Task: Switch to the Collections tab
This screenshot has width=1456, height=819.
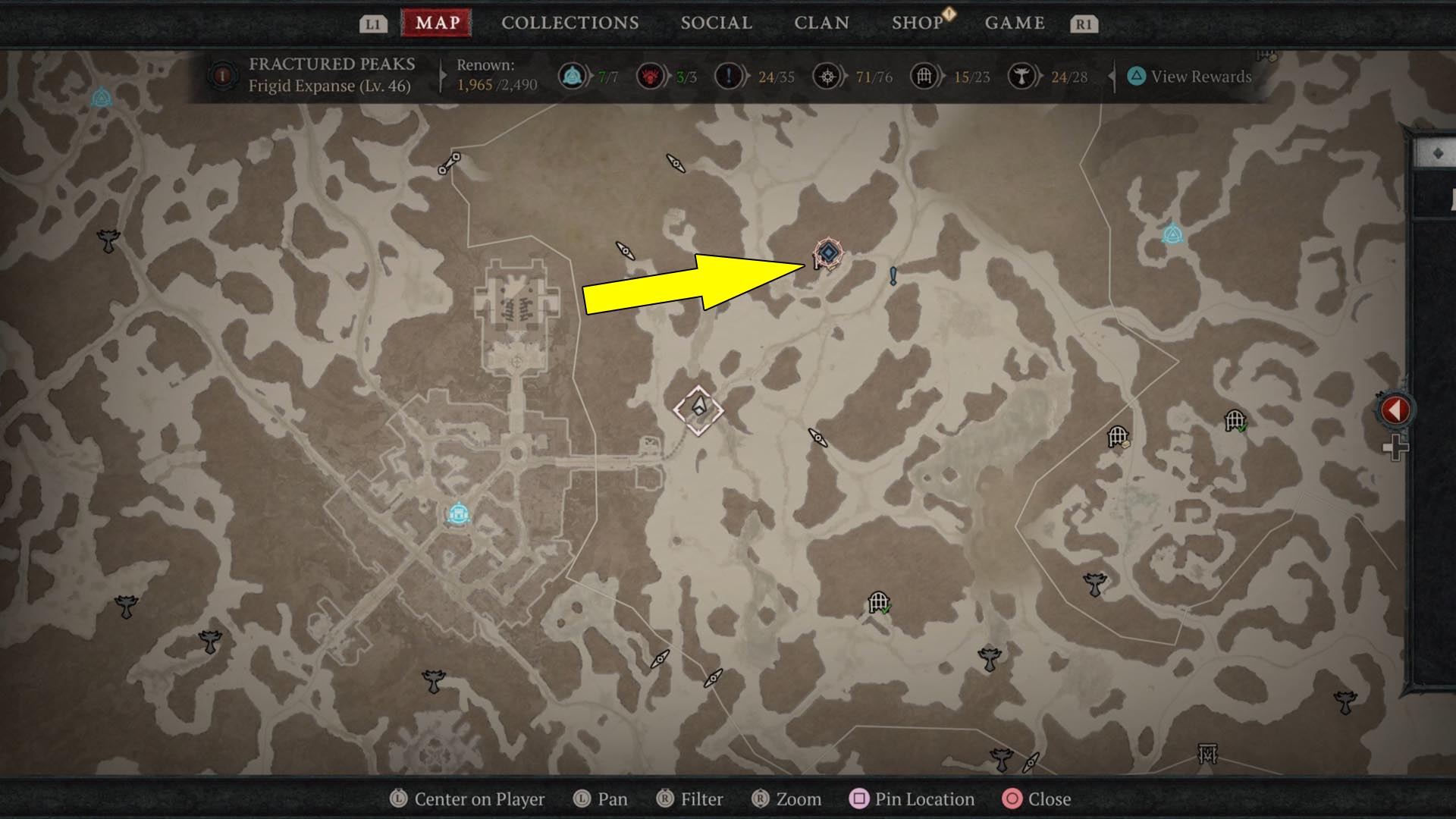Action: [x=570, y=23]
